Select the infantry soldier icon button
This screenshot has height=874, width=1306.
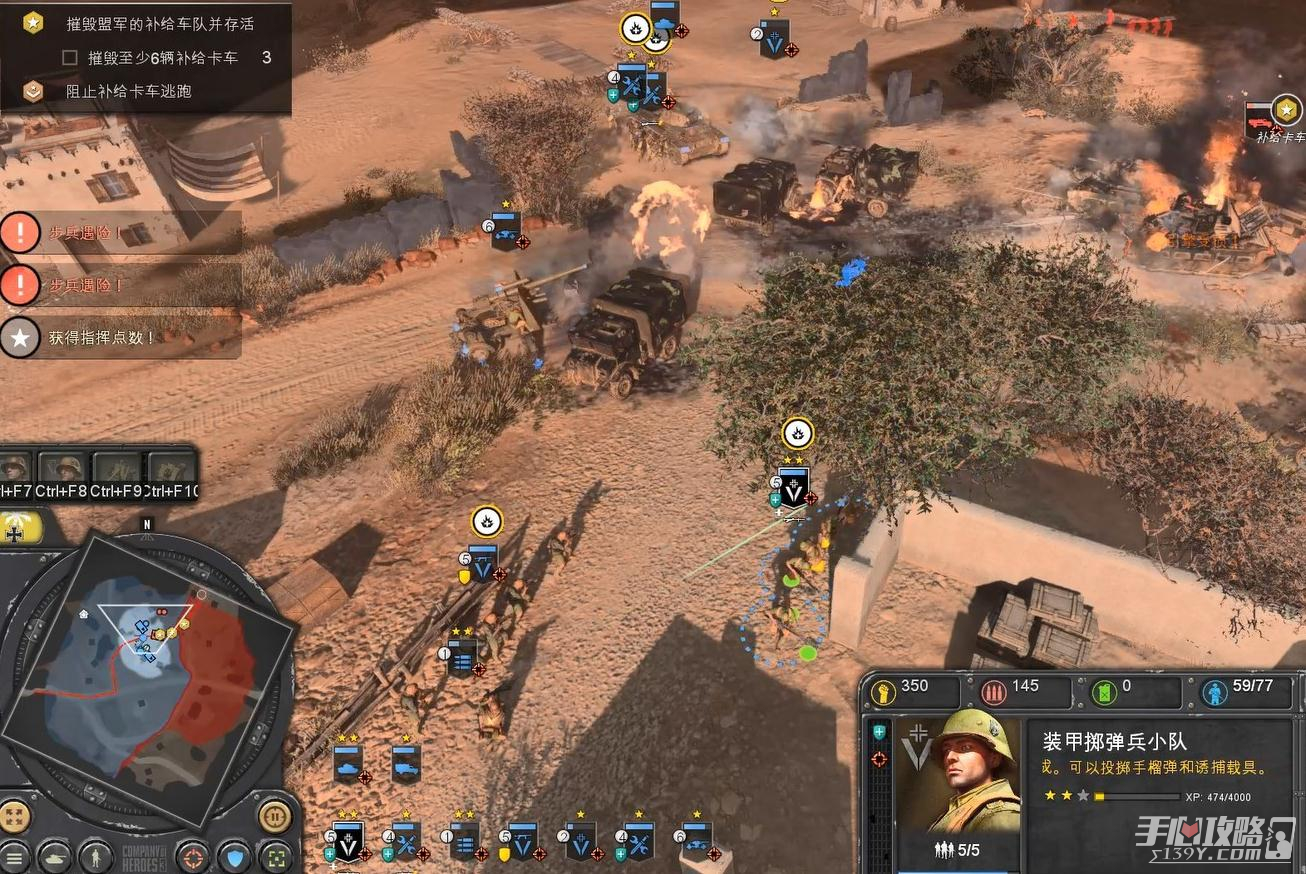[x=95, y=858]
